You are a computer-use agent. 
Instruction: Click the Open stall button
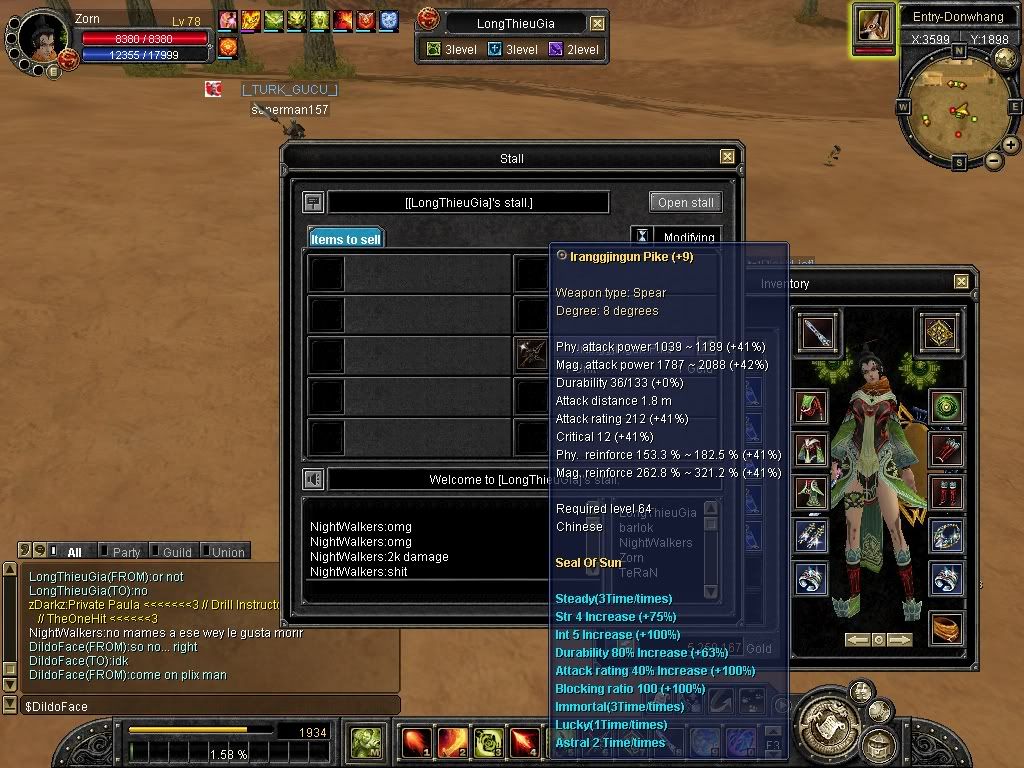pos(685,202)
